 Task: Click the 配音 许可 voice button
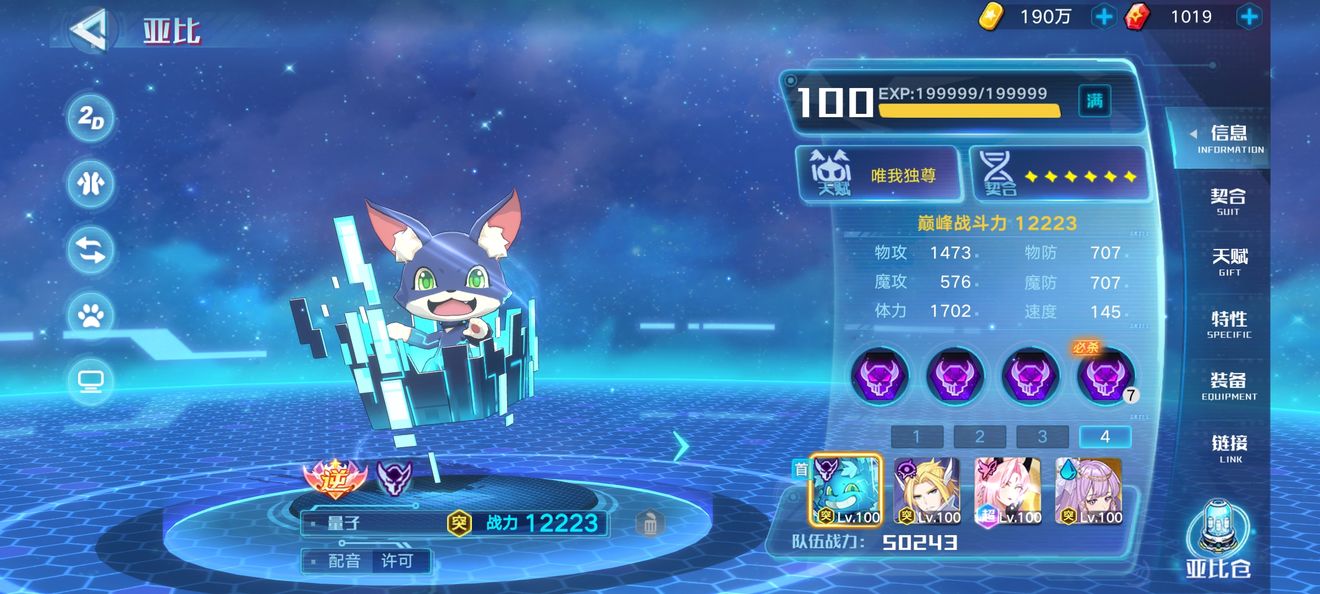pyautogui.click(x=367, y=561)
